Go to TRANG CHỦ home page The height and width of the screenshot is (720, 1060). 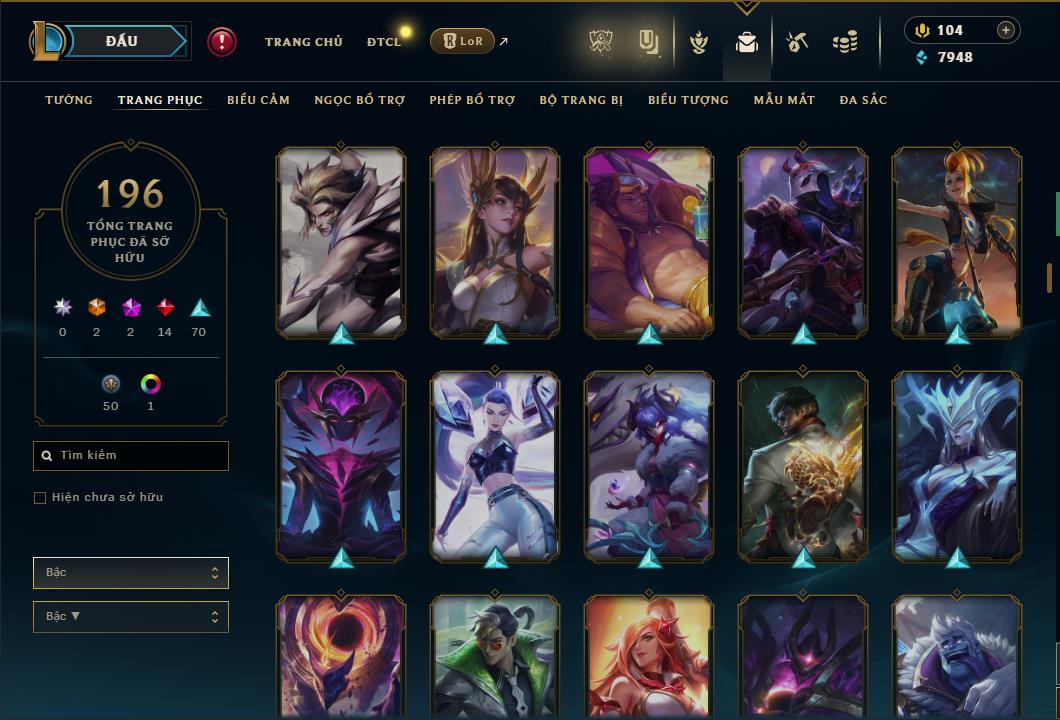303,42
